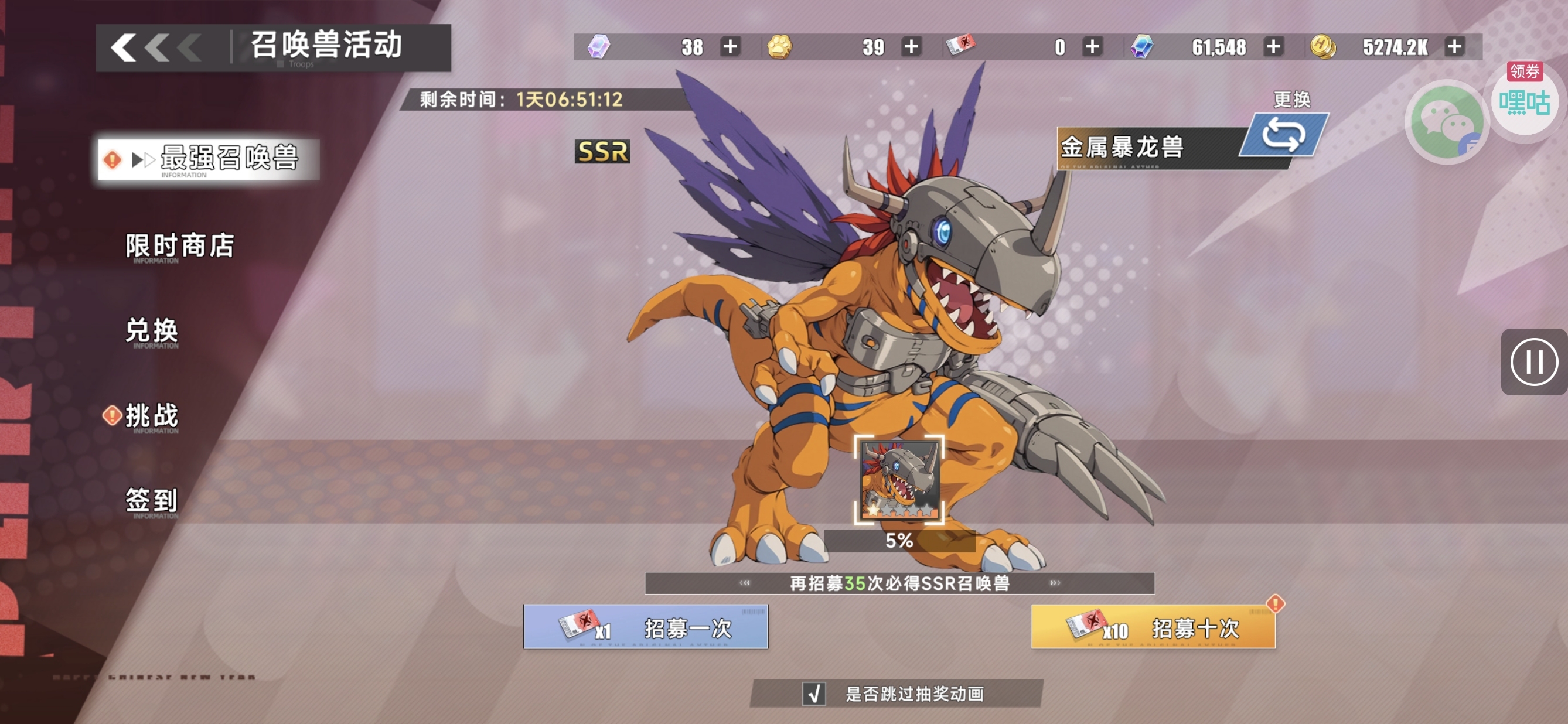Open the 嘿咕 coupon bubble
Image resolution: width=1568 pixels, height=724 pixels.
pos(1525,101)
